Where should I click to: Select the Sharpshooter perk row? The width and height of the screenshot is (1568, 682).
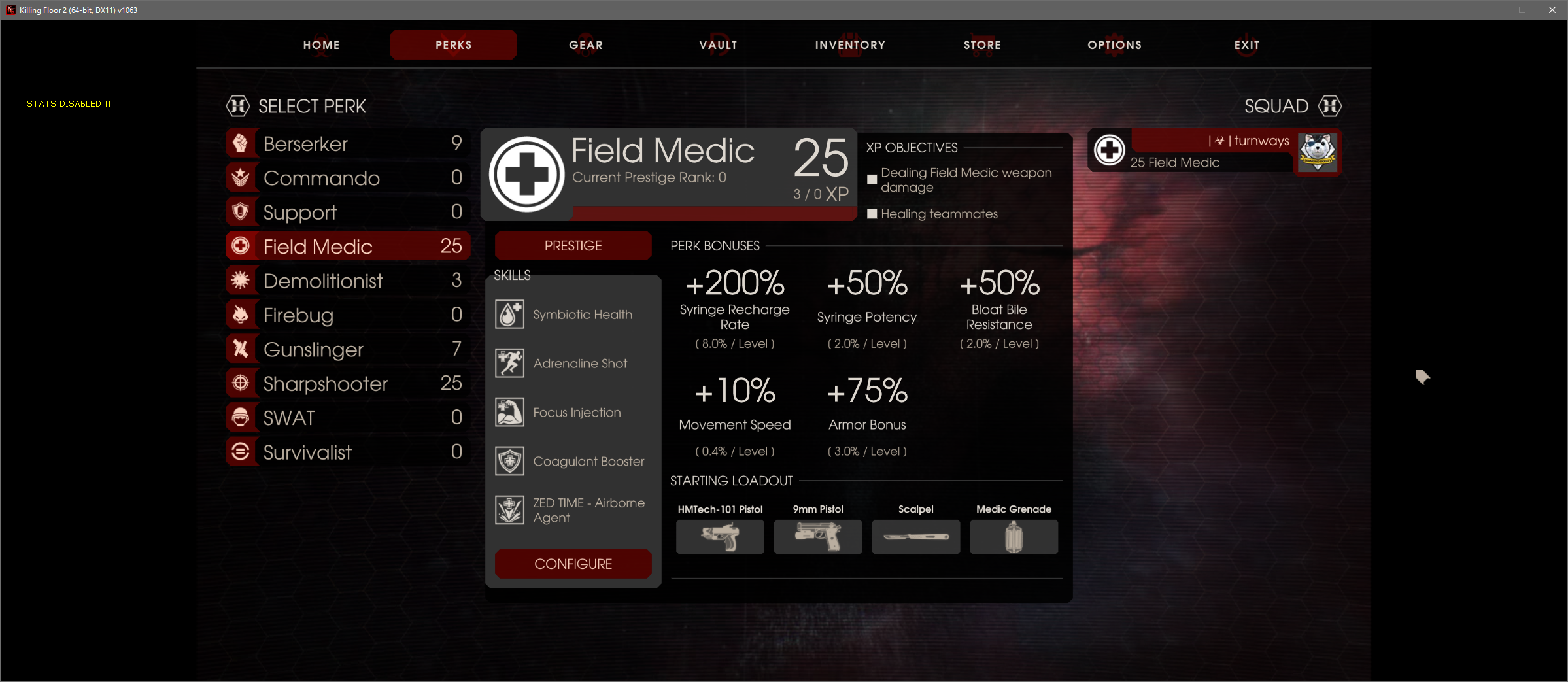[347, 383]
